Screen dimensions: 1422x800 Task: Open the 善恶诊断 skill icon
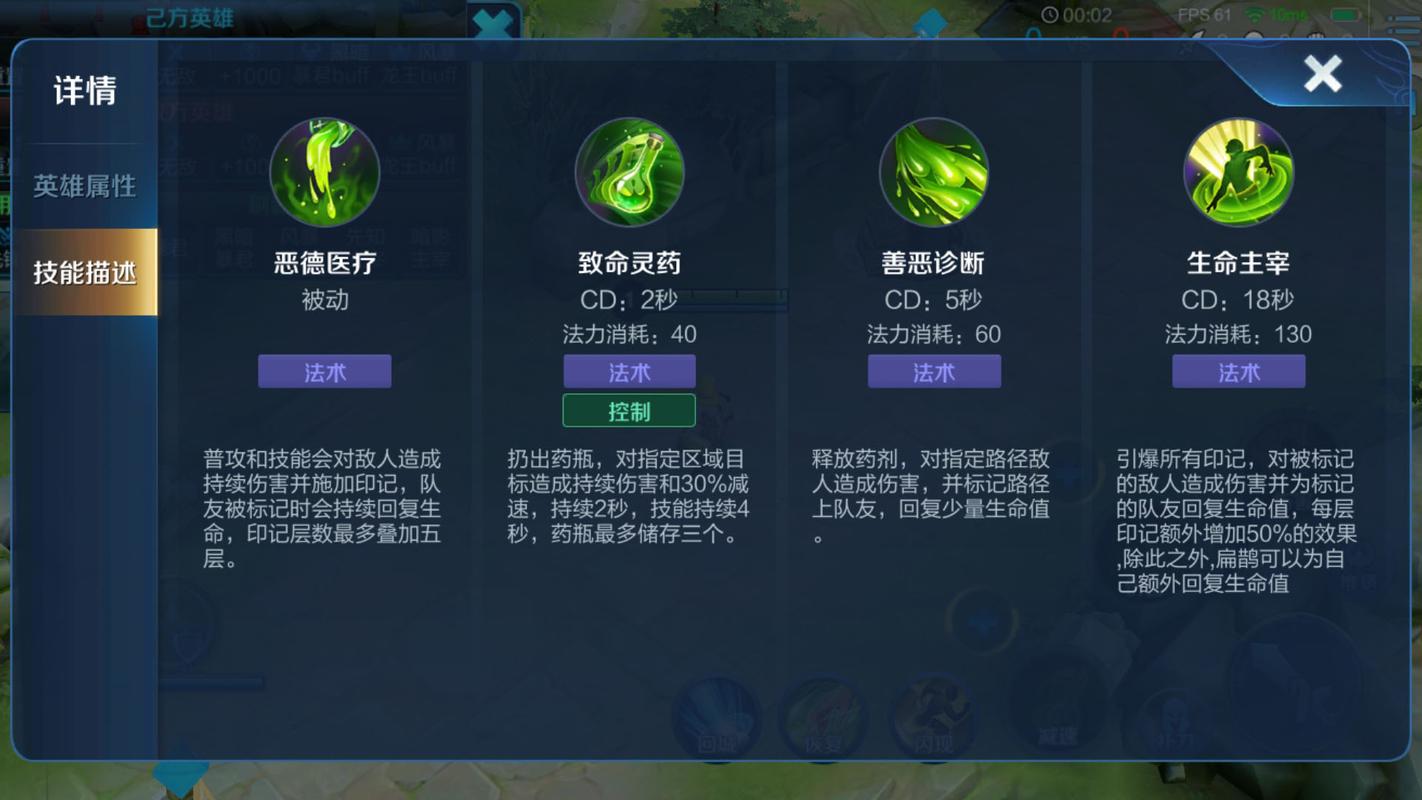pyautogui.click(x=934, y=172)
